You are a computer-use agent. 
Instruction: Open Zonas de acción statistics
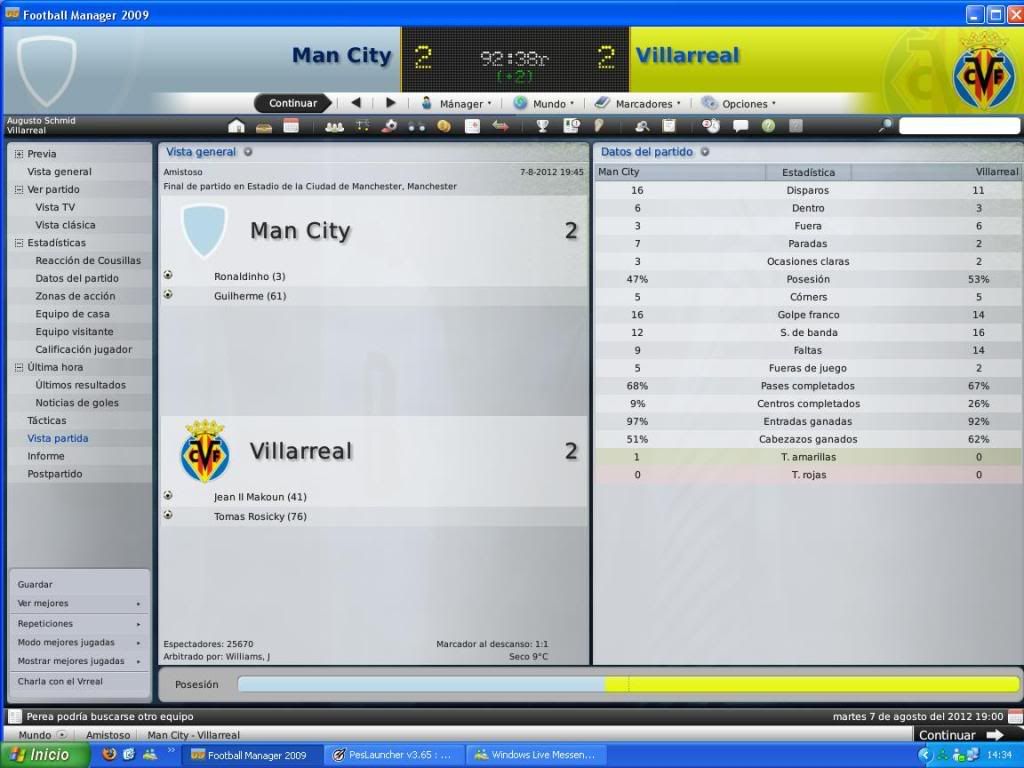click(x=75, y=296)
